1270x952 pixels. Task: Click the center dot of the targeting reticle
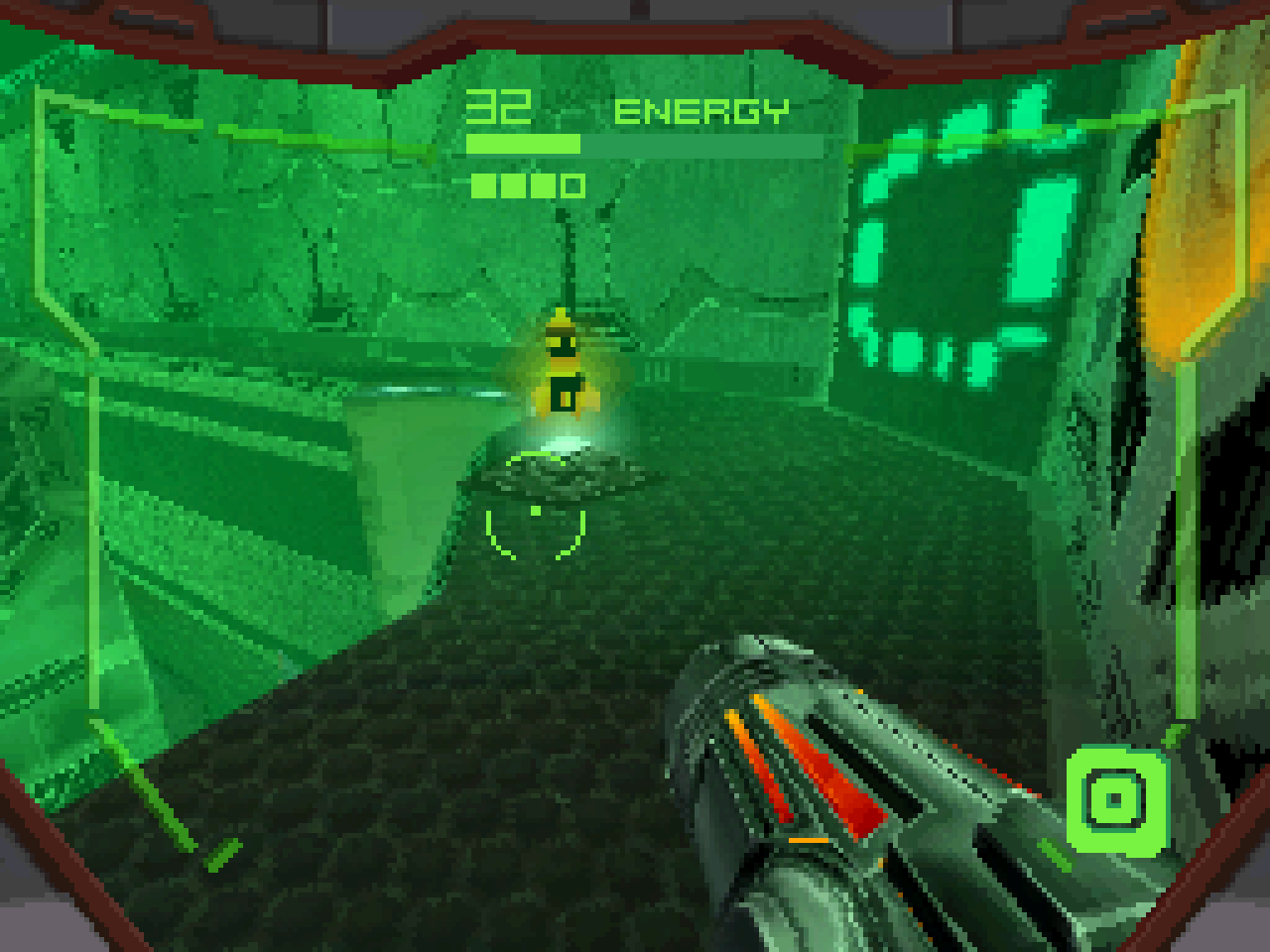[x=534, y=509]
